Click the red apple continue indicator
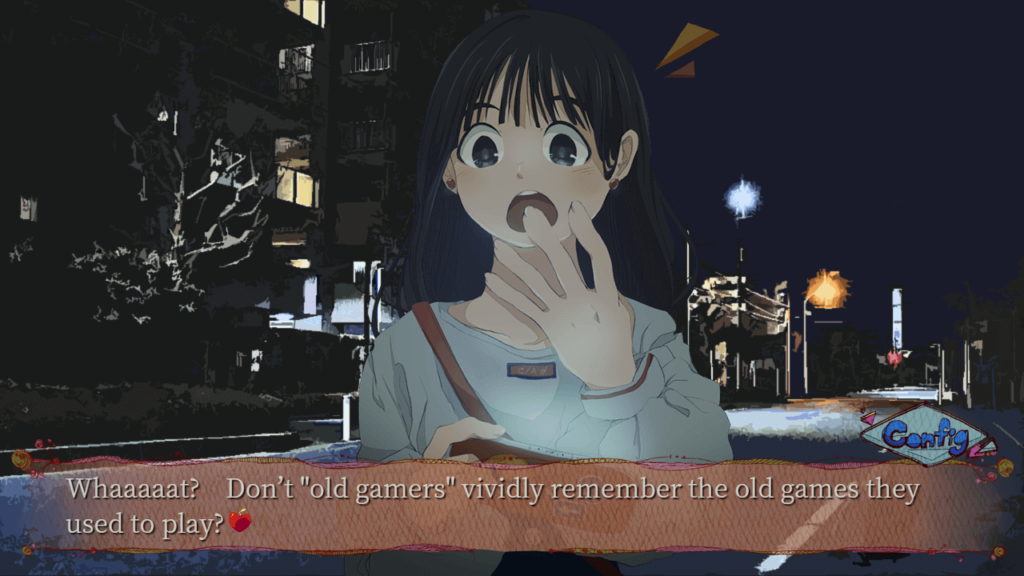Viewport: 1024px width, 576px height. pos(239,521)
